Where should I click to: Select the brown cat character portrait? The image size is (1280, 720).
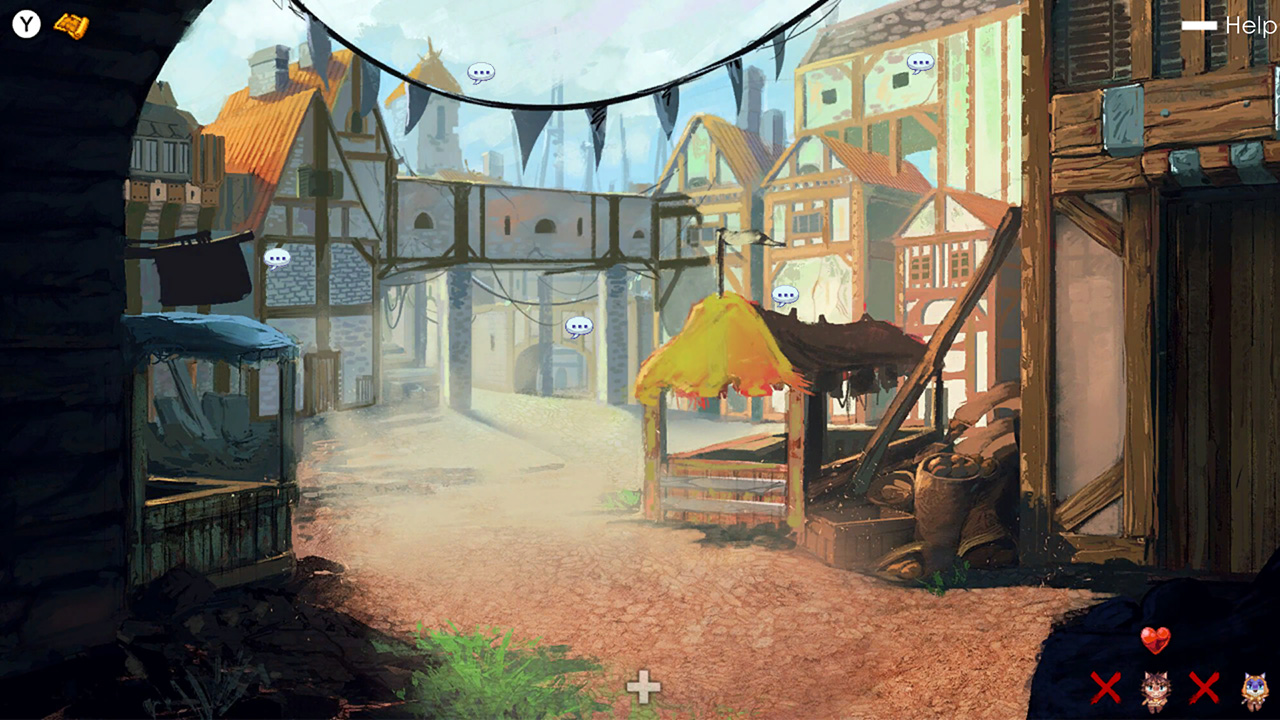tap(1156, 690)
